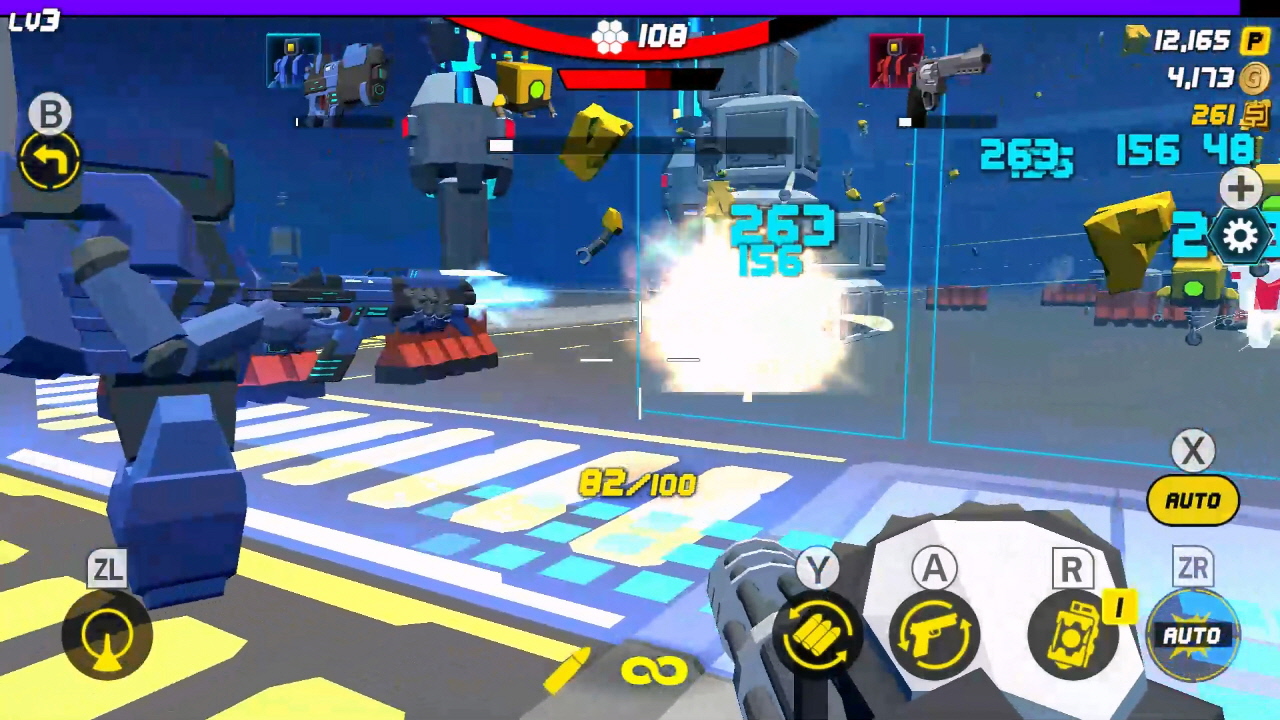
Task: Select the A weapon switch pistol icon
Action: 934,635
